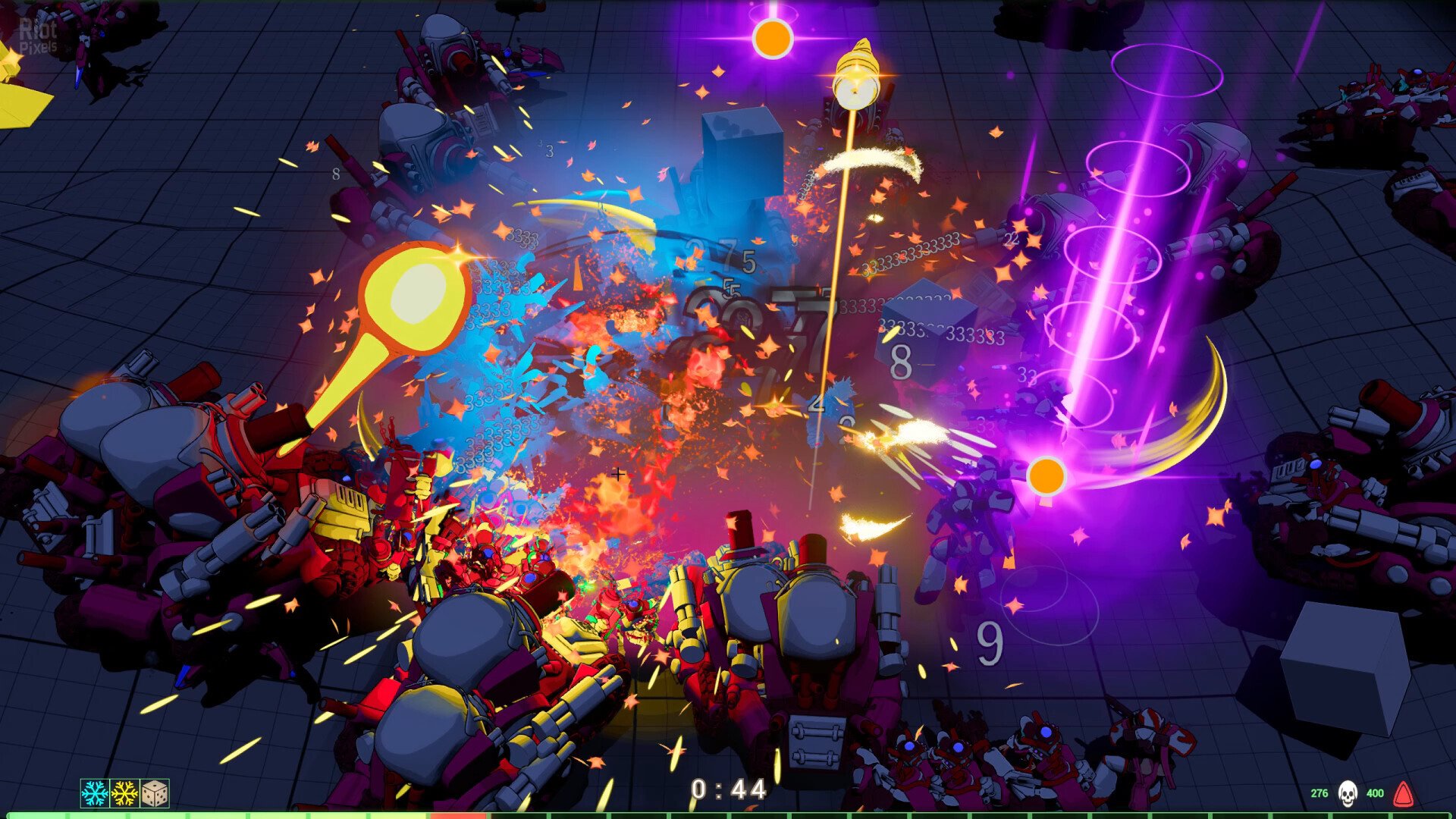
Task: Click the red triangle icon
Action: [x=1404, y=793]
